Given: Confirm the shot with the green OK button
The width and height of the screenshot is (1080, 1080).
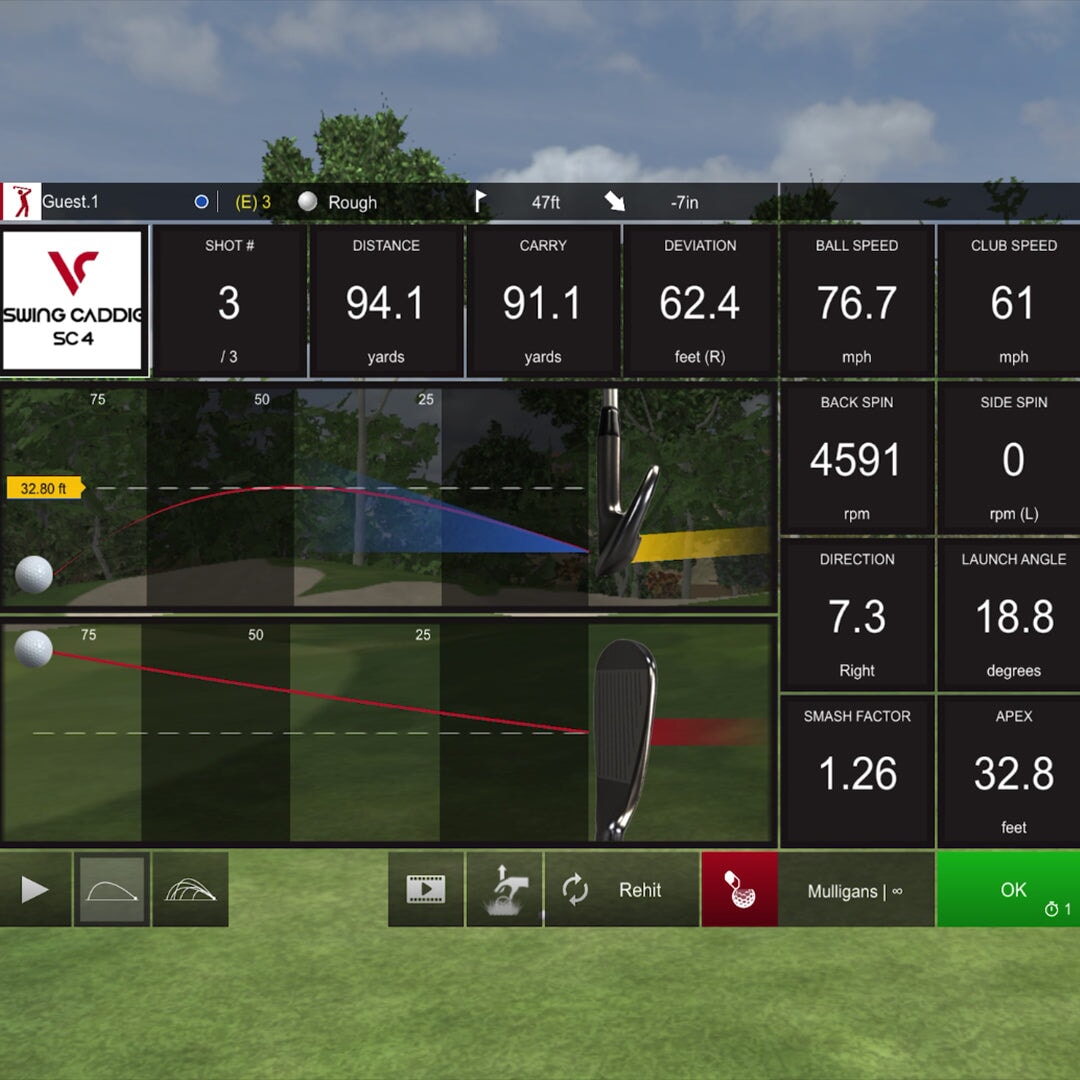Looking at the screenshot, I should pyautogui.click(x=1008, y=889).
